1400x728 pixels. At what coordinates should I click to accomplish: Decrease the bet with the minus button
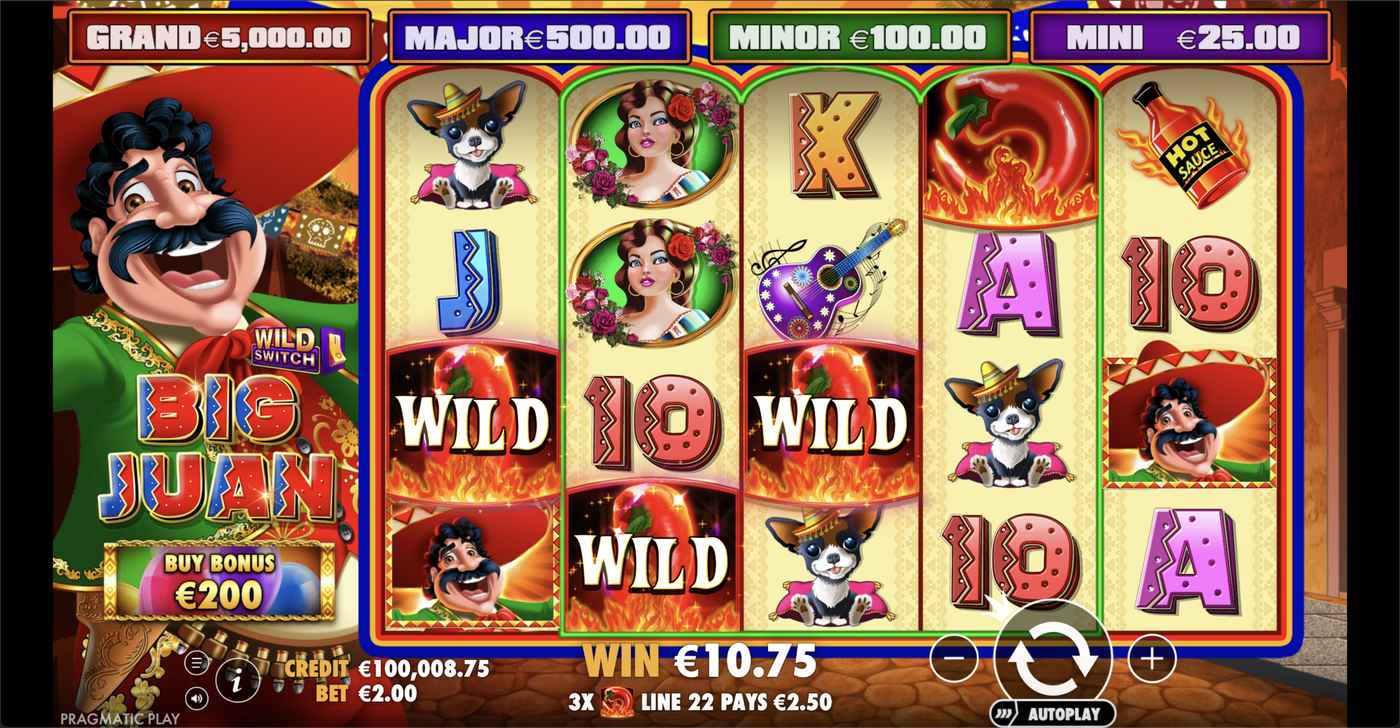pos(954,658)
